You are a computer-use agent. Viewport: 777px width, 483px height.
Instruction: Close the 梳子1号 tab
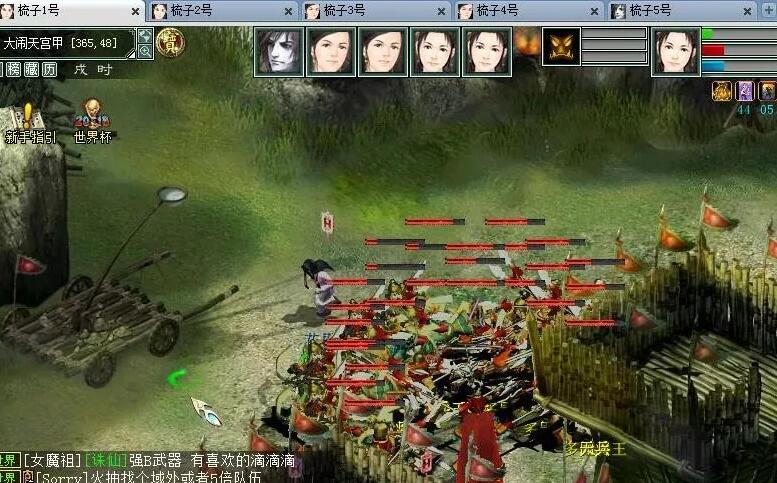point(135,12)
